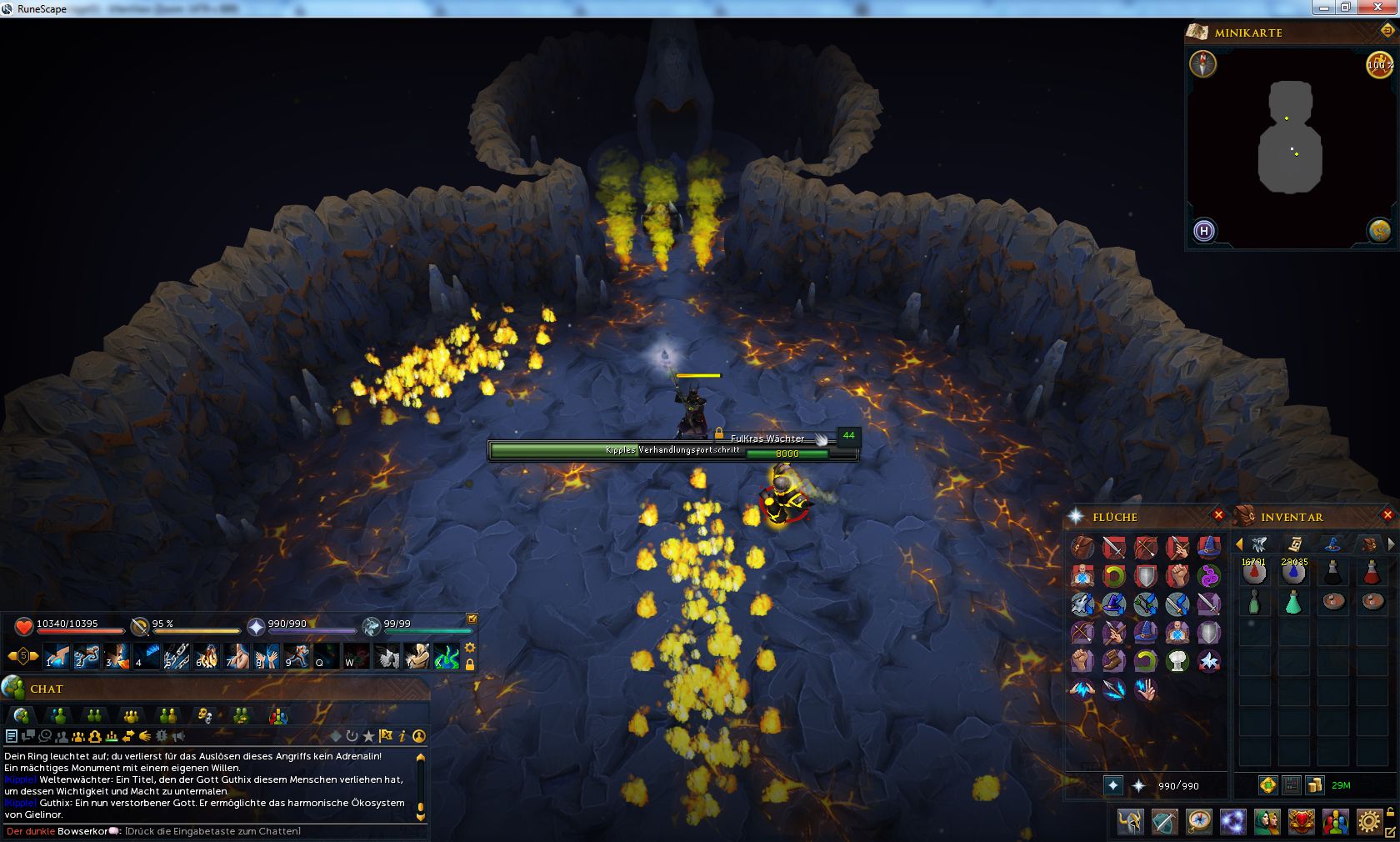
Task: Click the home teleport H button
Action: tap(1203, 231)
